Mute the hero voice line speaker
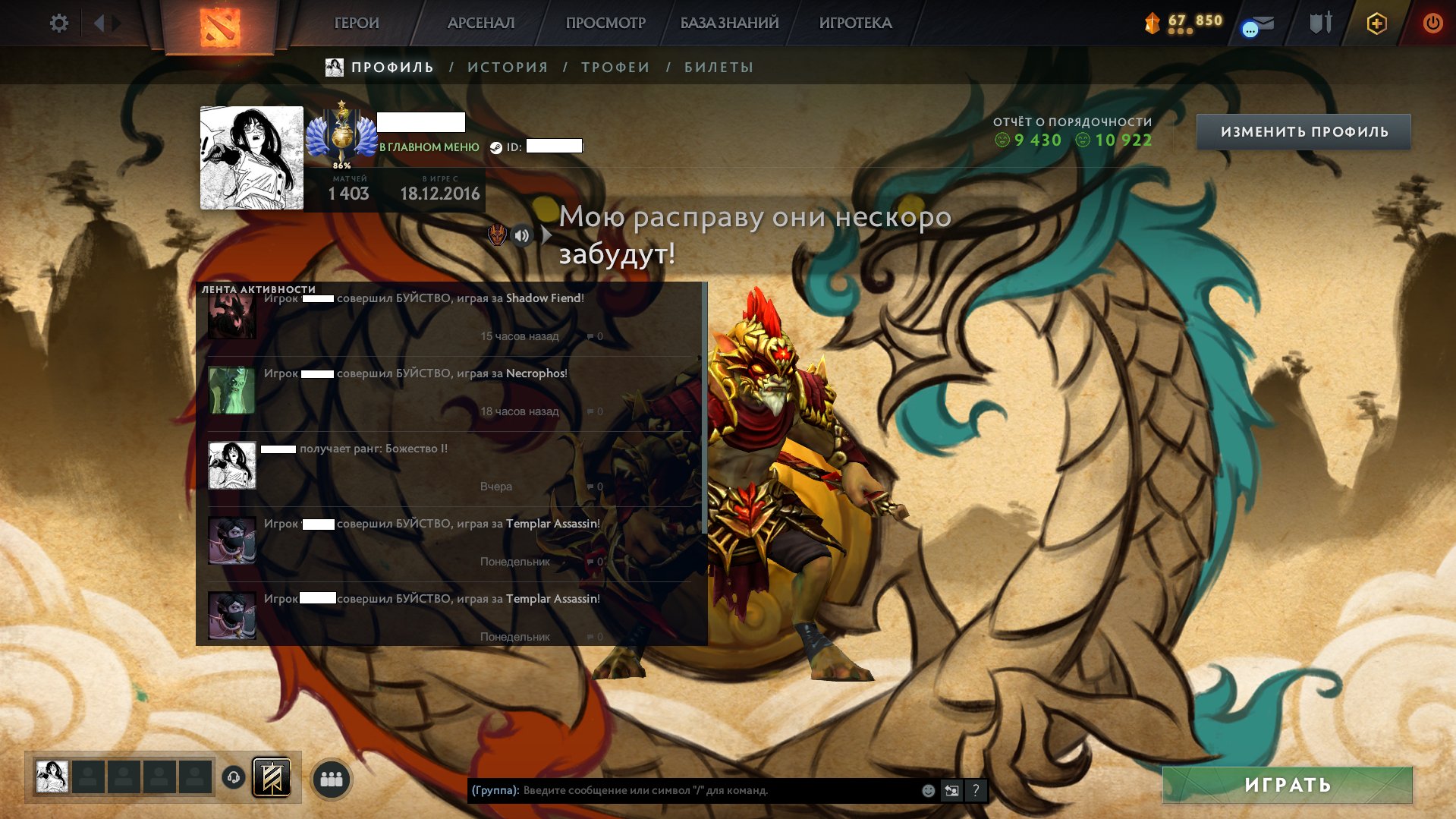The width and height of the screenshot is (1456, 819). click(522, 235)
